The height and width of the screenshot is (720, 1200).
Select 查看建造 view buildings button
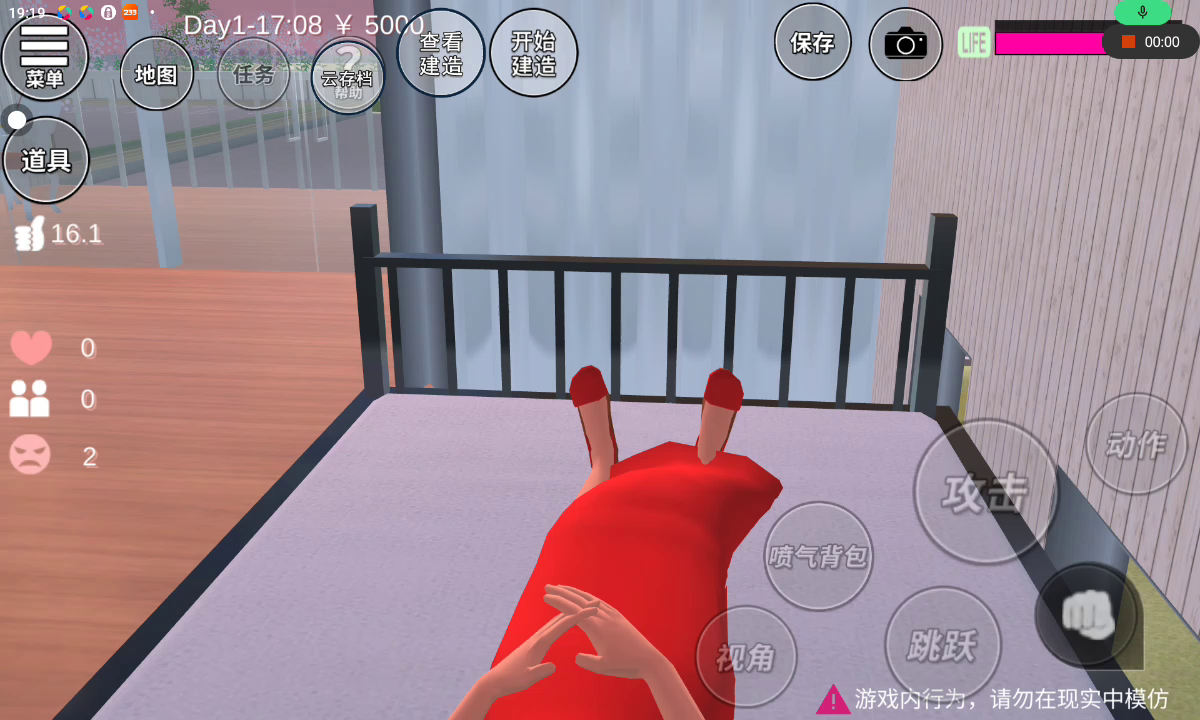441,54
